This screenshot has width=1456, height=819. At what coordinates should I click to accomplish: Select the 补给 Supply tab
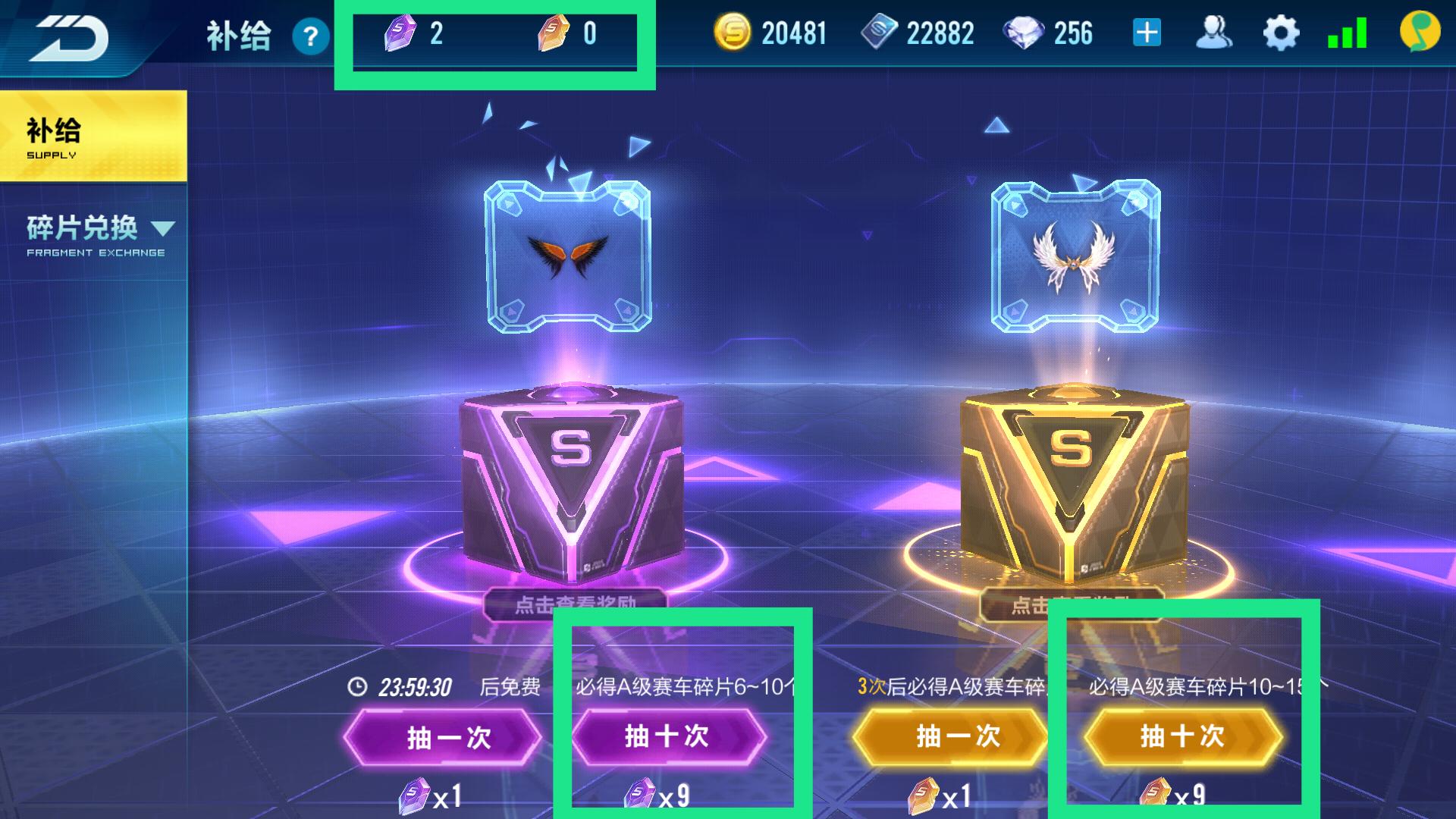[93, 136]
